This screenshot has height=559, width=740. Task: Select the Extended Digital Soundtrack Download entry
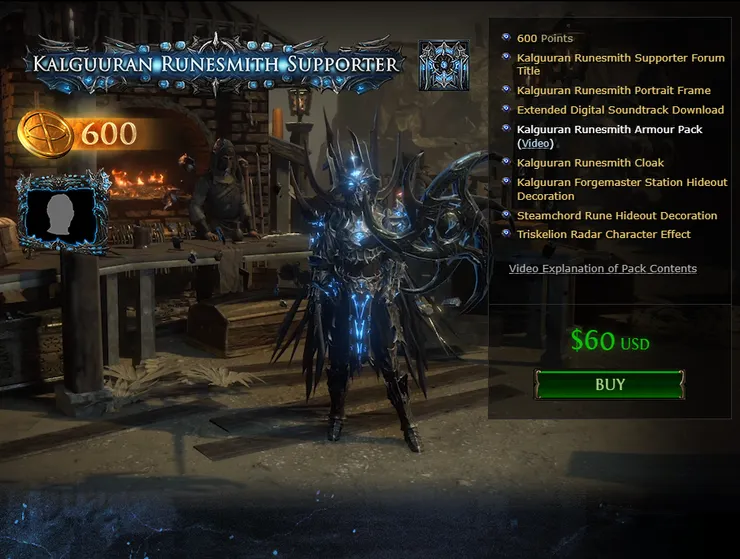coord(620,110)
